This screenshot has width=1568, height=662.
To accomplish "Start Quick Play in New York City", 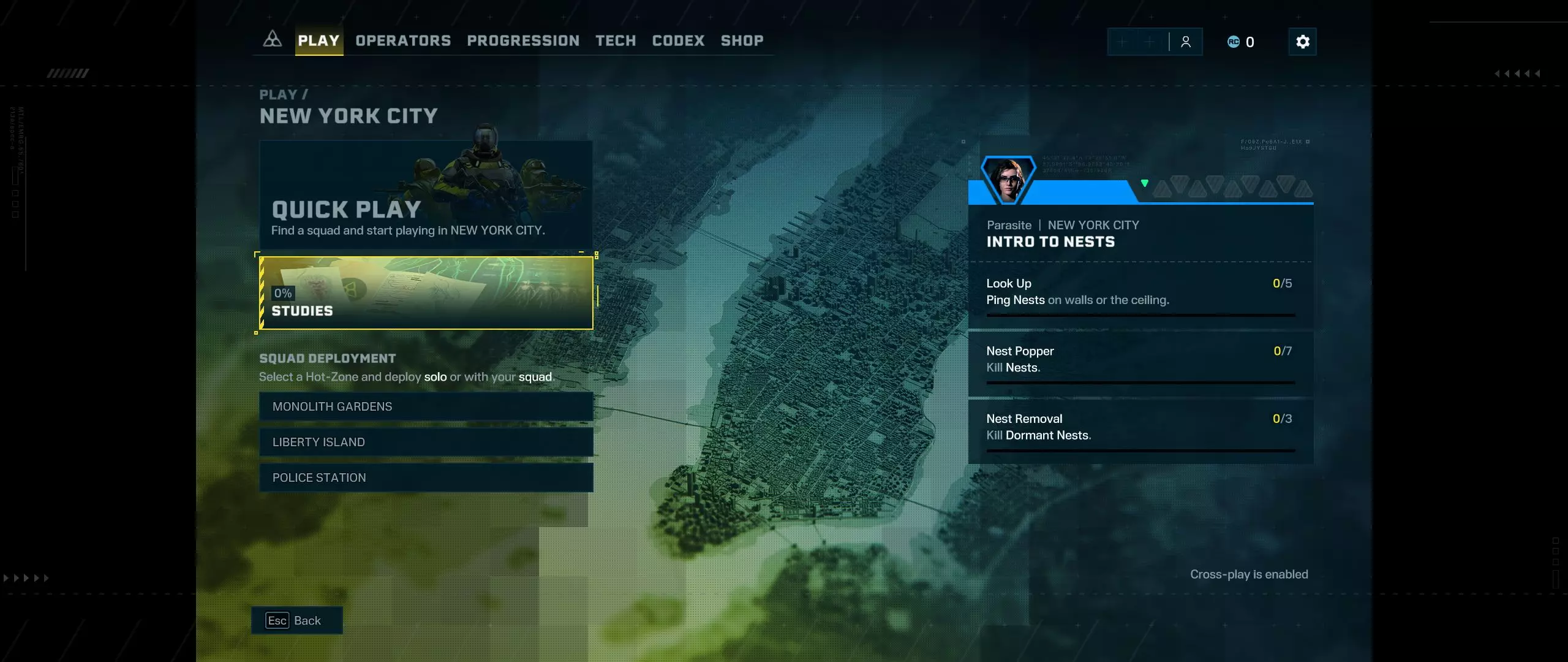I will pyautogui.click(x=426, y=195).
